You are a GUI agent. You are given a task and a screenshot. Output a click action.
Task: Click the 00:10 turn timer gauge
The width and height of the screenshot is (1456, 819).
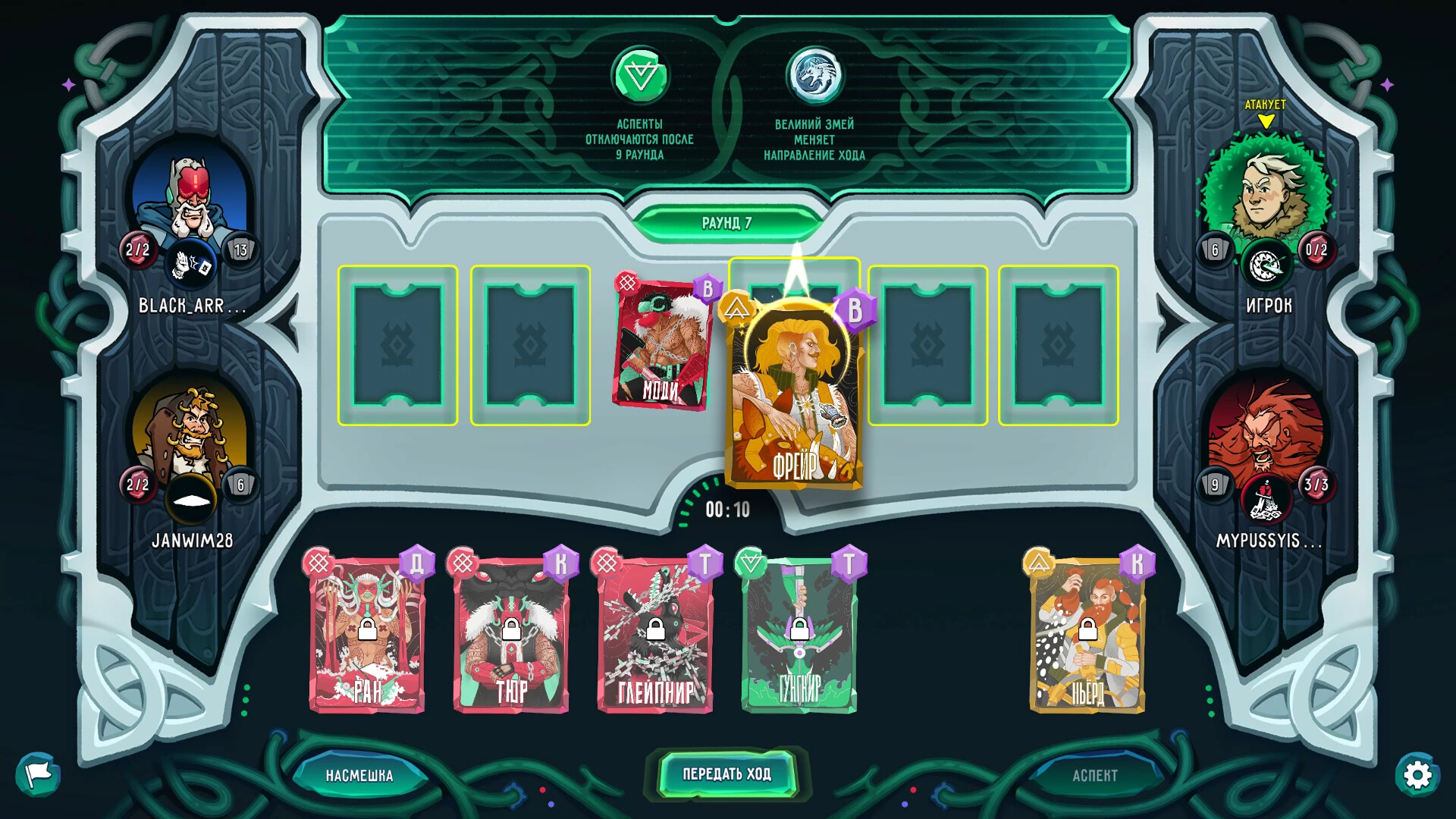[x=727, y=511]
